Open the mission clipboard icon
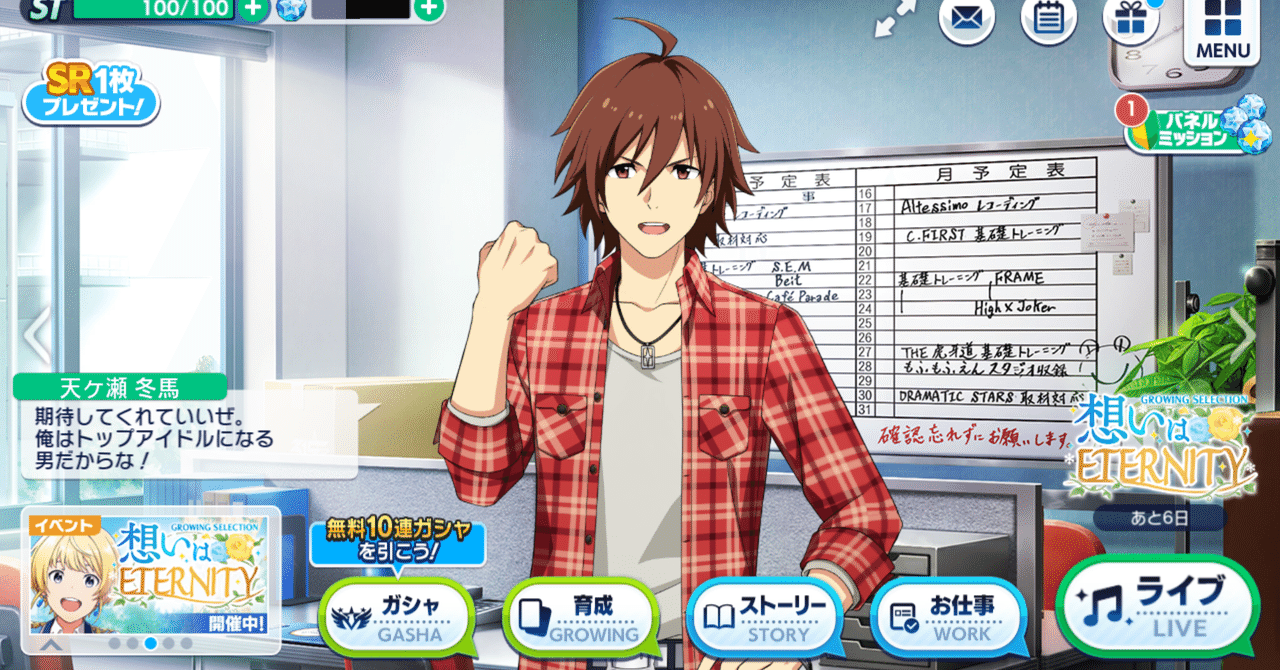Screen dimensions: 1280x670 [x=1048, y=20]
